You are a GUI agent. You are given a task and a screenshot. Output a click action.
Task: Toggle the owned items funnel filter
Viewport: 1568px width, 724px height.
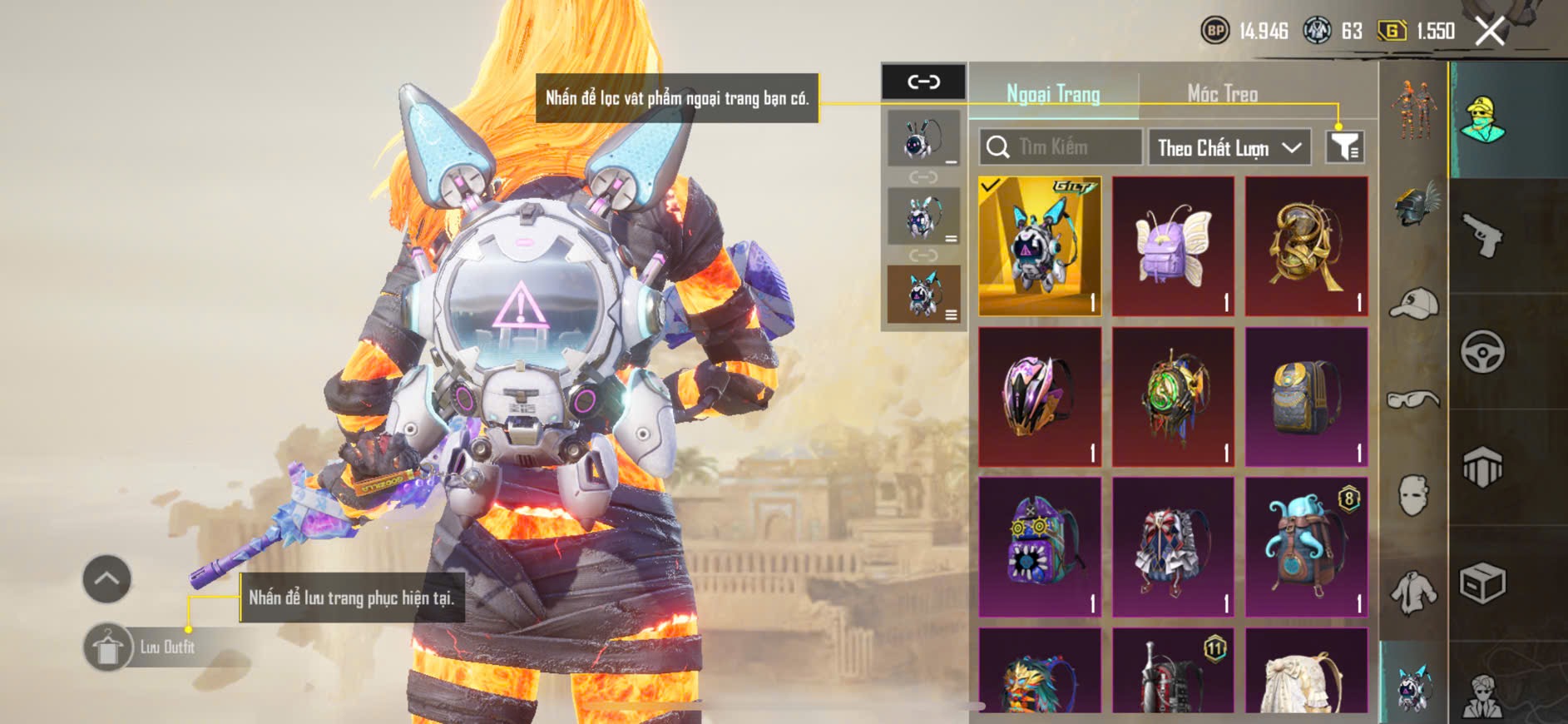[1343, 147]
